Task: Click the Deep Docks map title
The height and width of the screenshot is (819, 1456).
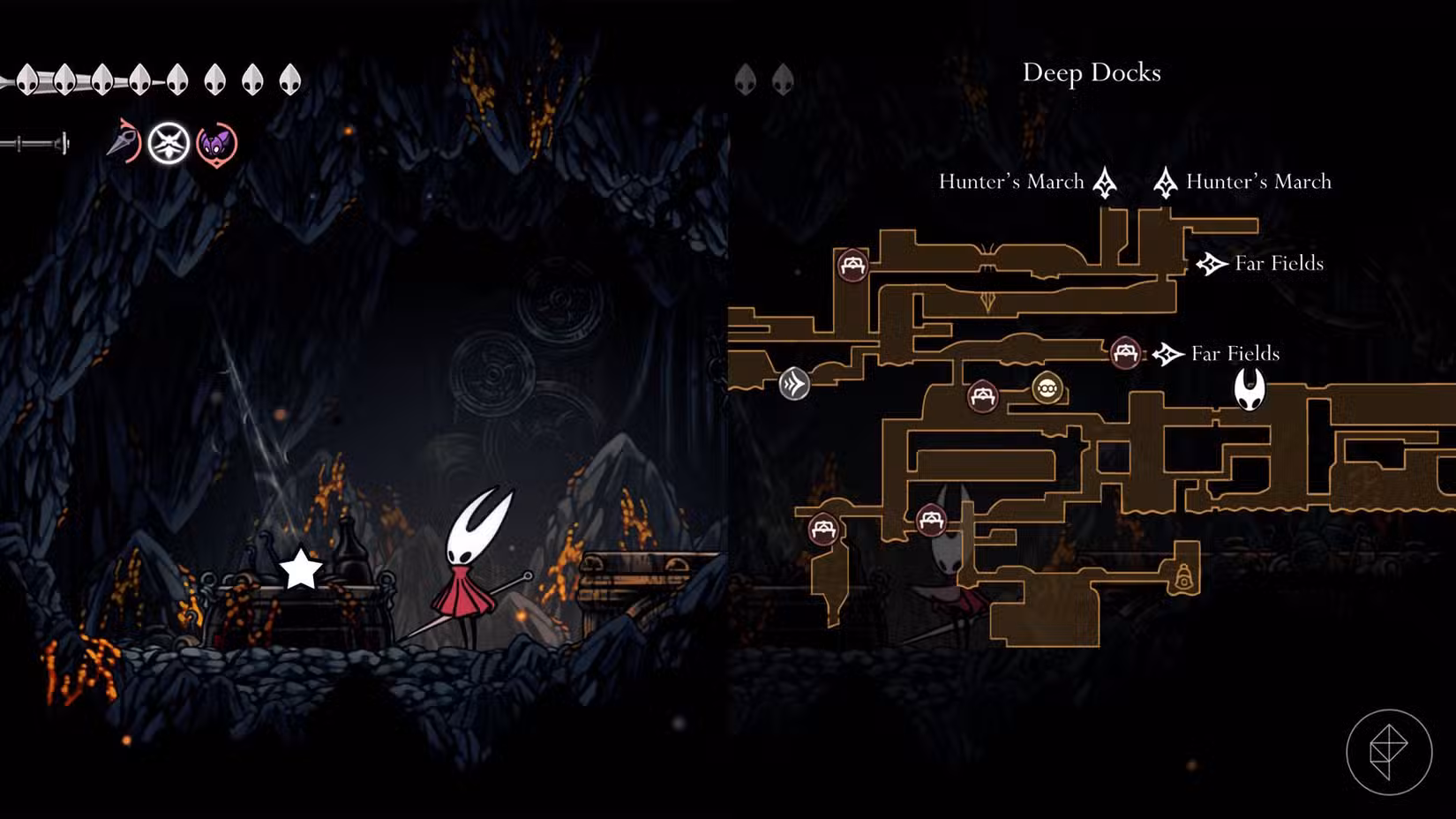Action: (x=1092, y=72)
